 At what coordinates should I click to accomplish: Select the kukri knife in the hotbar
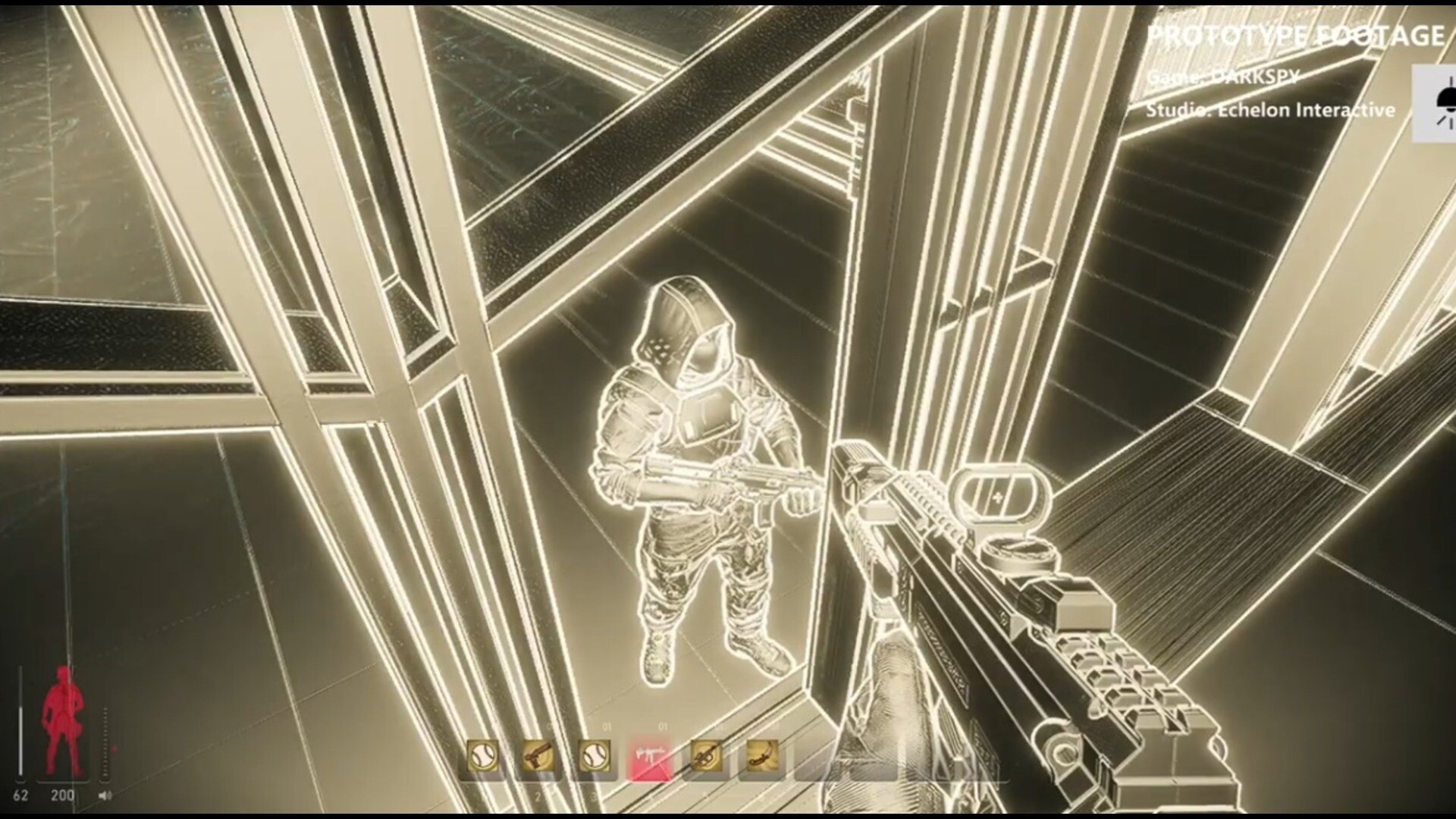click(x=763, y=756)
